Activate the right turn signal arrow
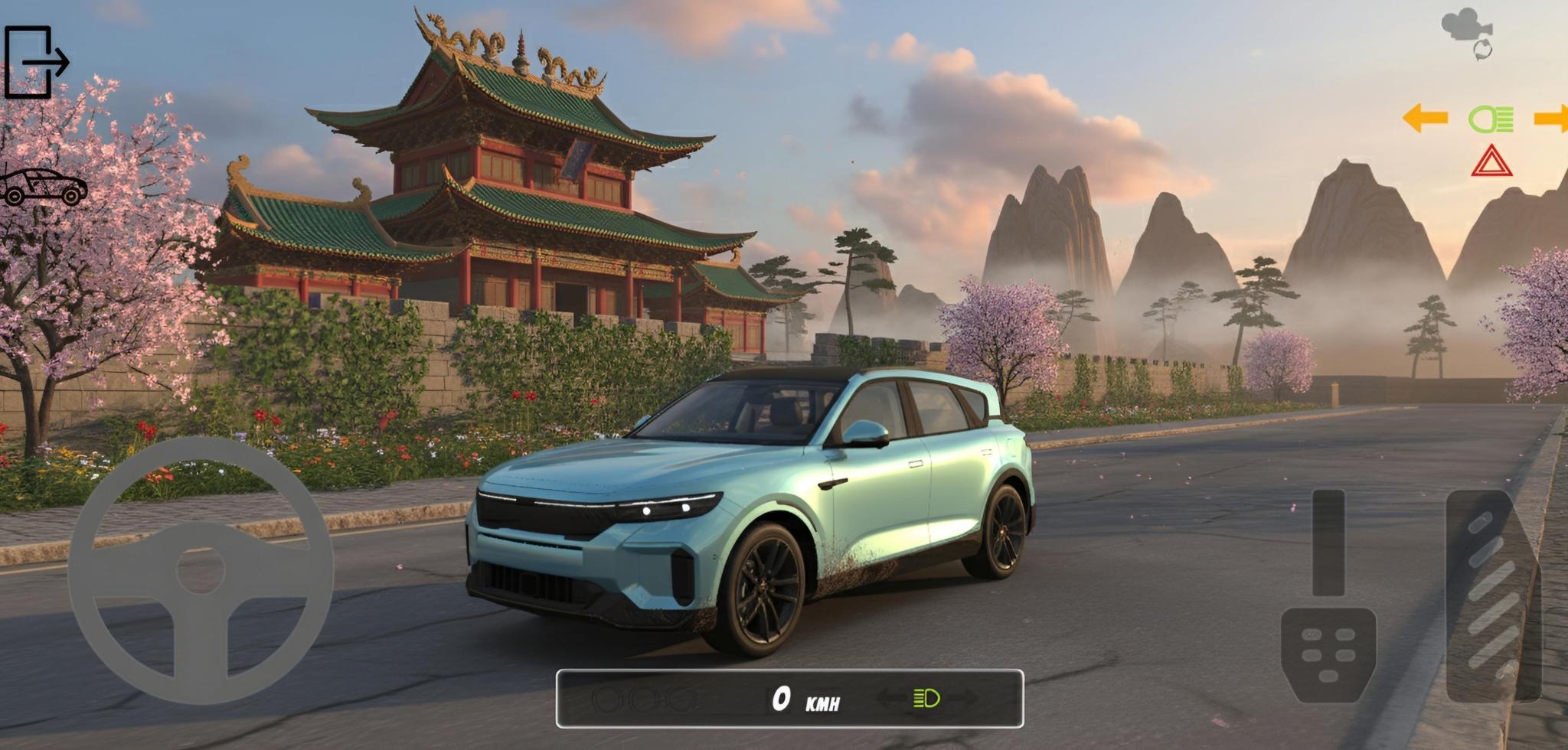 pyautogui.click(x=1551, y=119)
